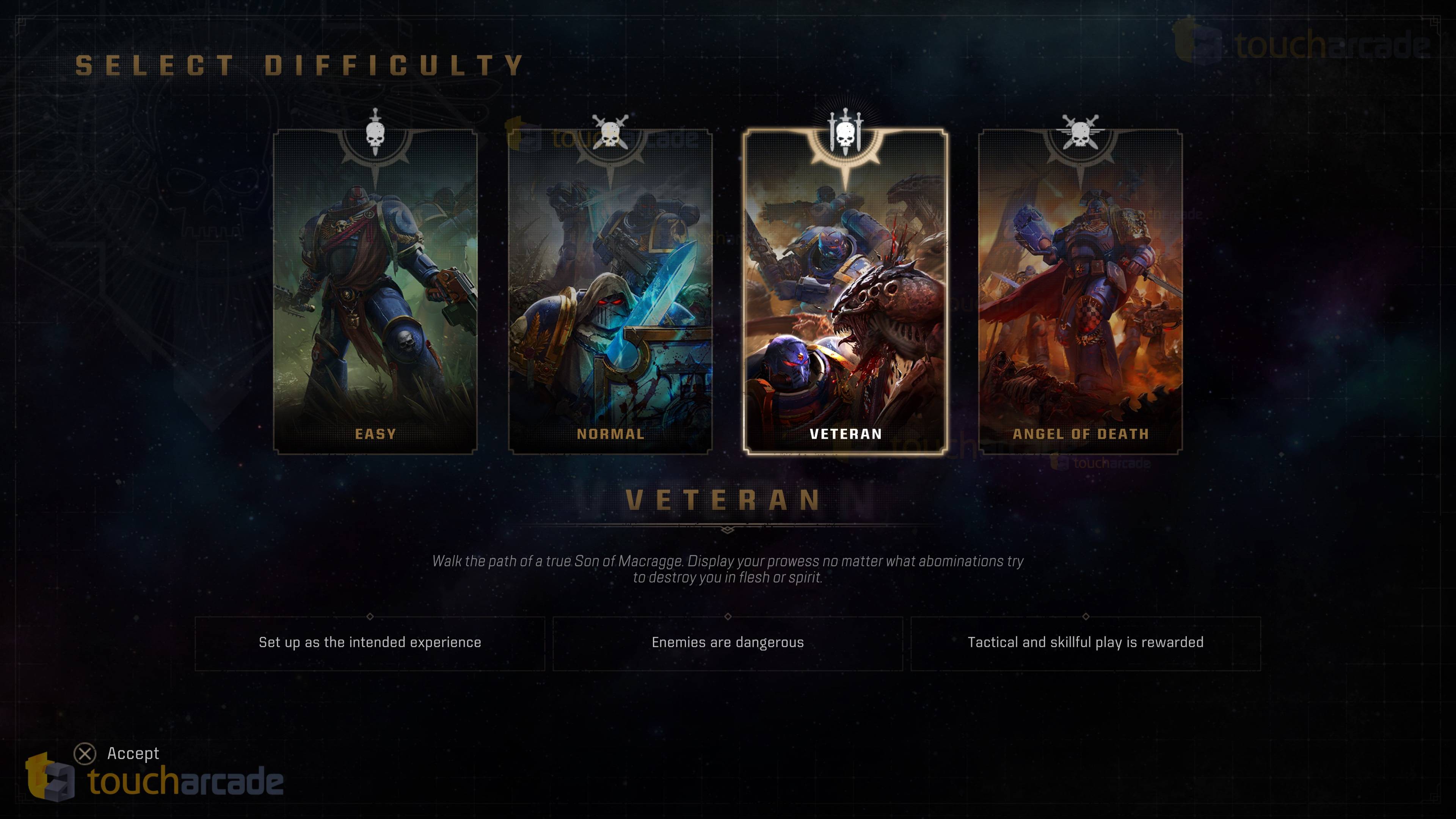The height and width of the screenshot is (819, 1456).
Task: Pick the Veteran difficulty card
Action: tap(846, 291)
